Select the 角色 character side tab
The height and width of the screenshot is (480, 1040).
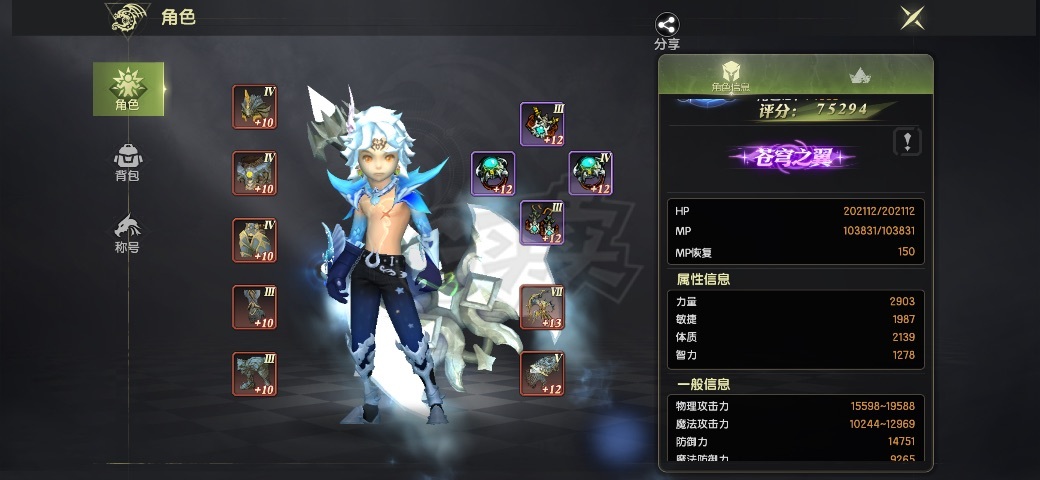pos(128,89)
